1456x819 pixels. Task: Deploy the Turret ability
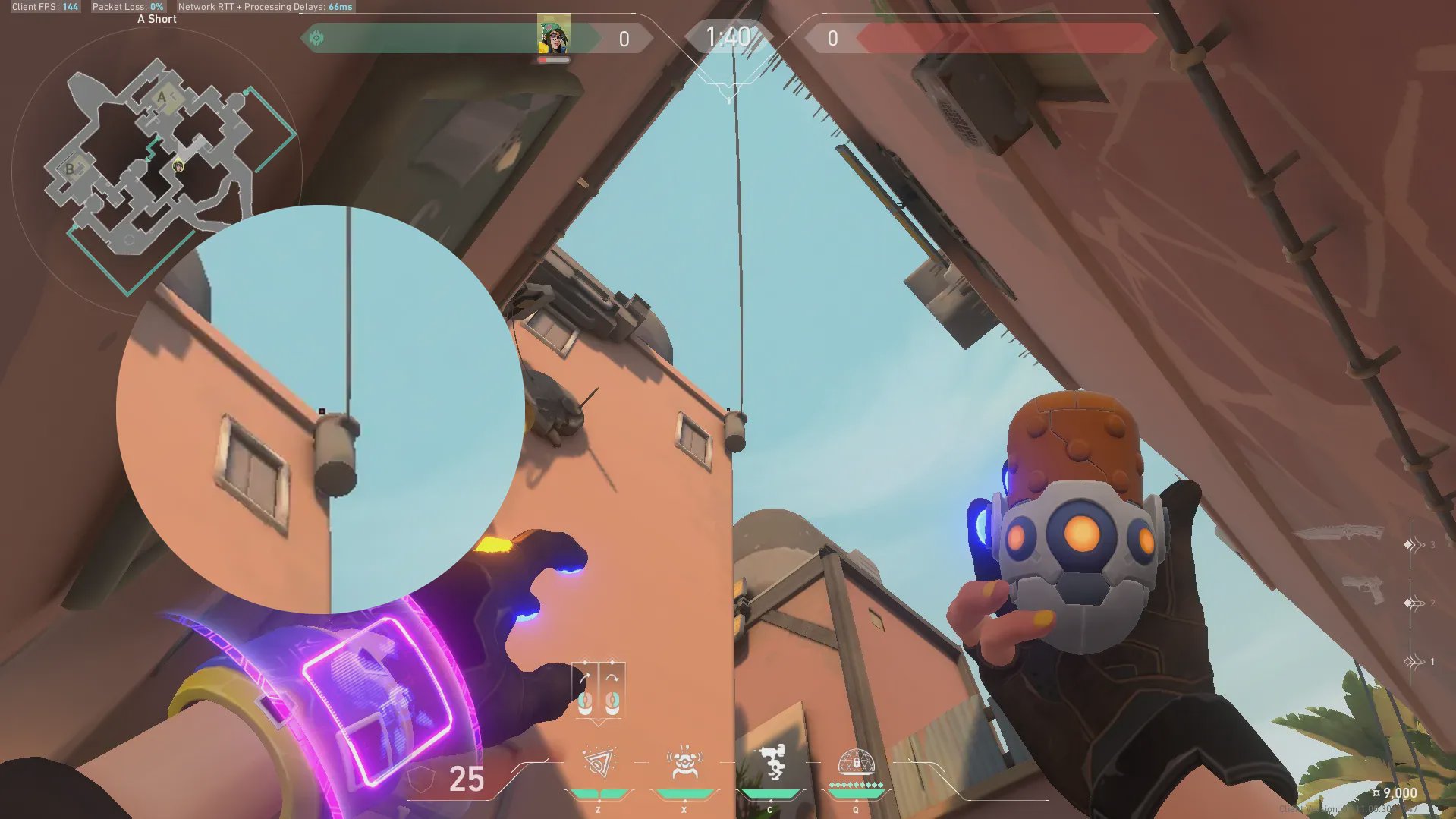771,762
